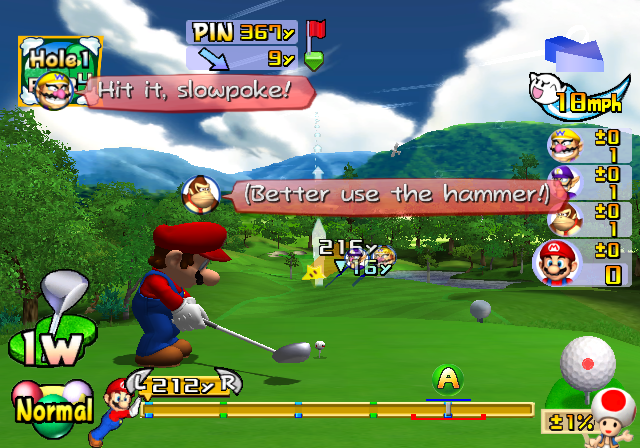Click the red pin flag icon
Viewport: 640px width, 448px height.
coord(316,29)
